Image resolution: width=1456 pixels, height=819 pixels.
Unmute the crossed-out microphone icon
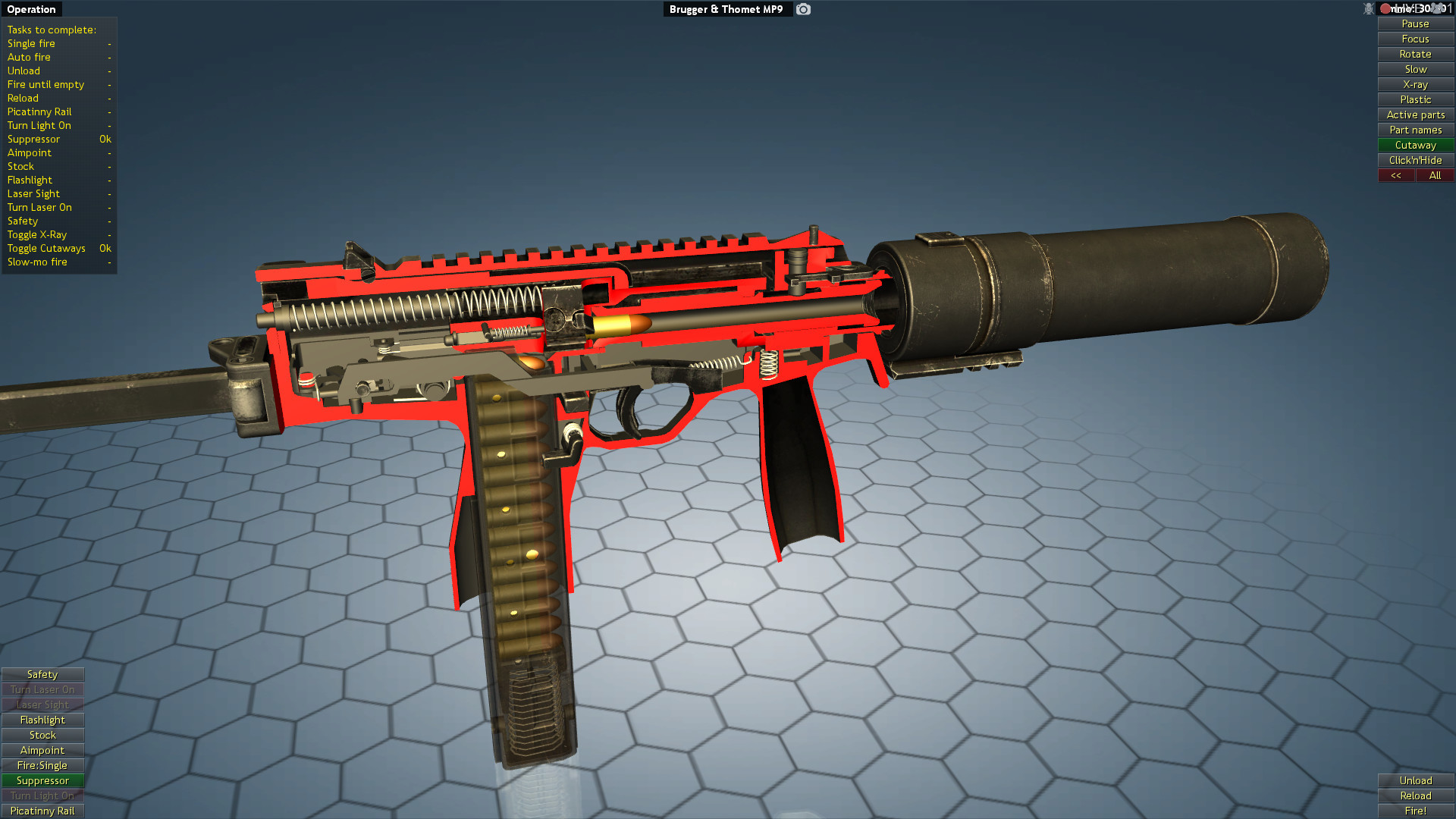click(1368, 8)
